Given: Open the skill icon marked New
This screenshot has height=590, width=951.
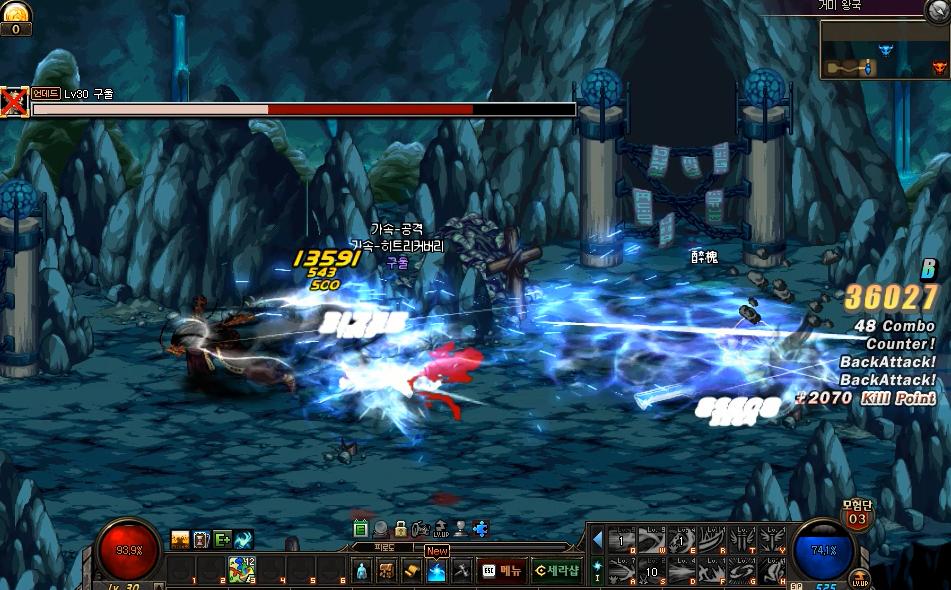Looking at the screenshot, I should click(437, 571).
